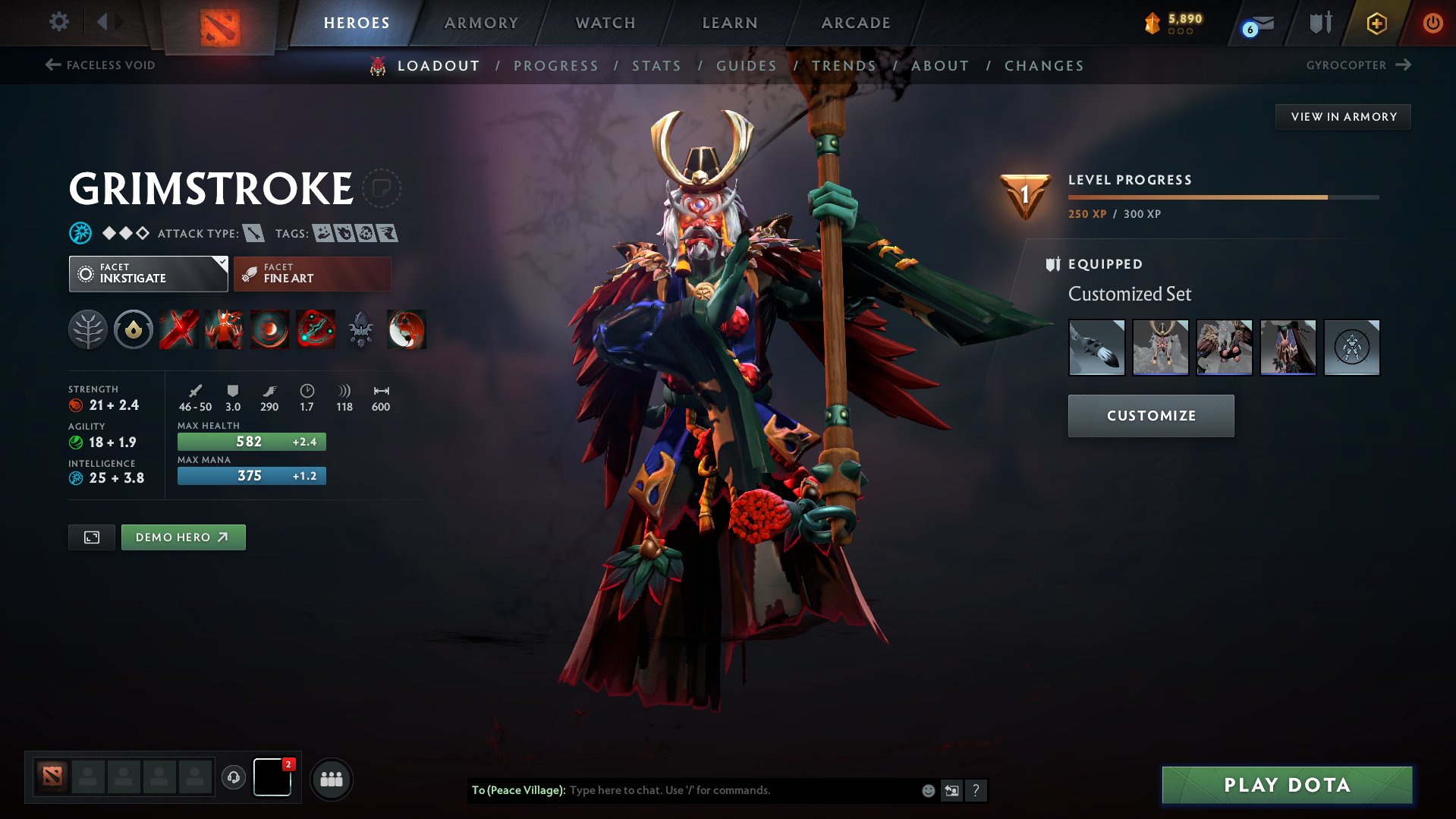Open the settings gear
Viewport: 1456px width, 819px height.
(58, 23)
